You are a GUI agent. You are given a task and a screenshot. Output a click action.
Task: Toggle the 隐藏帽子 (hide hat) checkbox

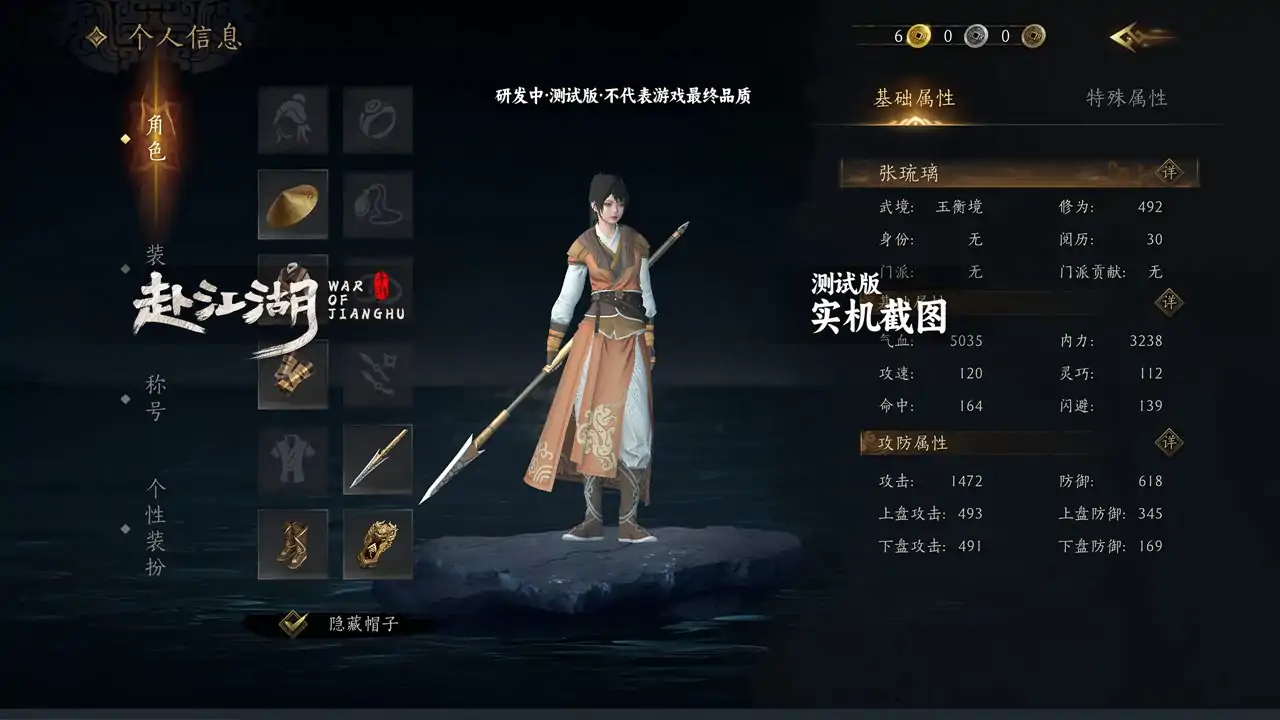pyautogui.click(x=293, y=624)
